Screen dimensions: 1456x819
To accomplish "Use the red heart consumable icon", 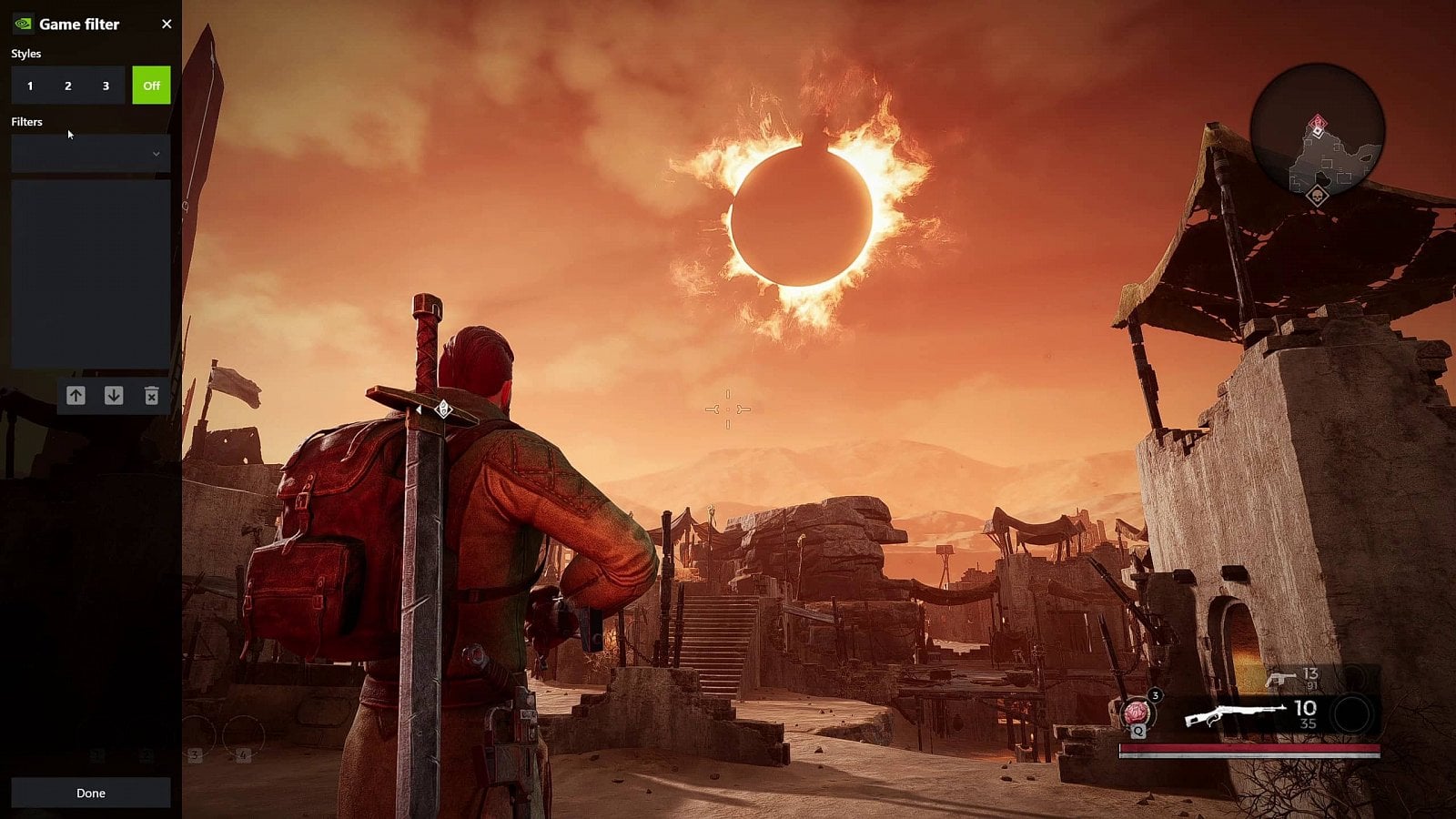I will click(x=1136, y=712).
